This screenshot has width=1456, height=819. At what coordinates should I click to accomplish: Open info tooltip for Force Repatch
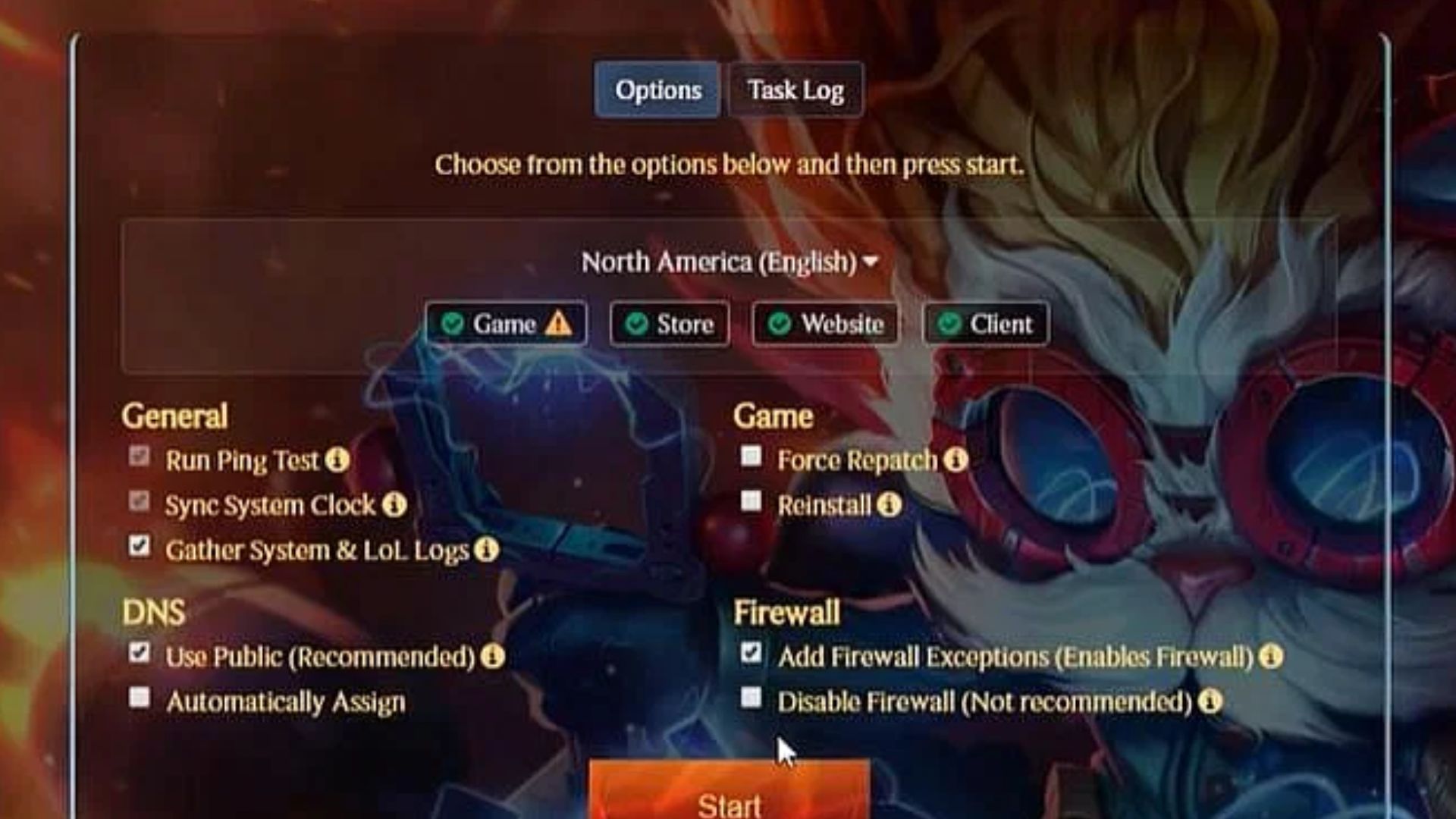point(955,460)
